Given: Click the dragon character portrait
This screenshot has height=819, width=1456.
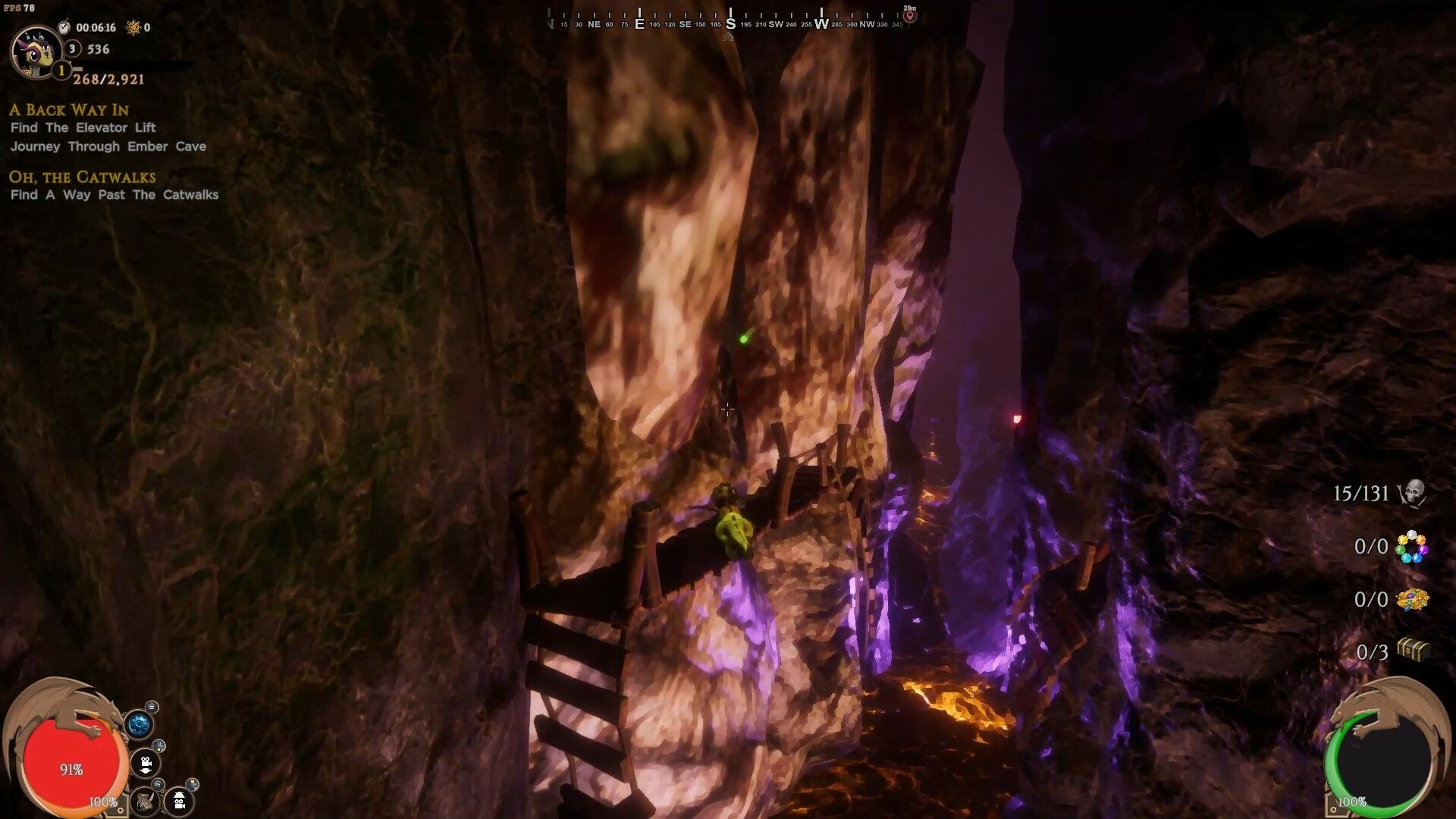Looking at the screenshot, I should coord(35,52).
